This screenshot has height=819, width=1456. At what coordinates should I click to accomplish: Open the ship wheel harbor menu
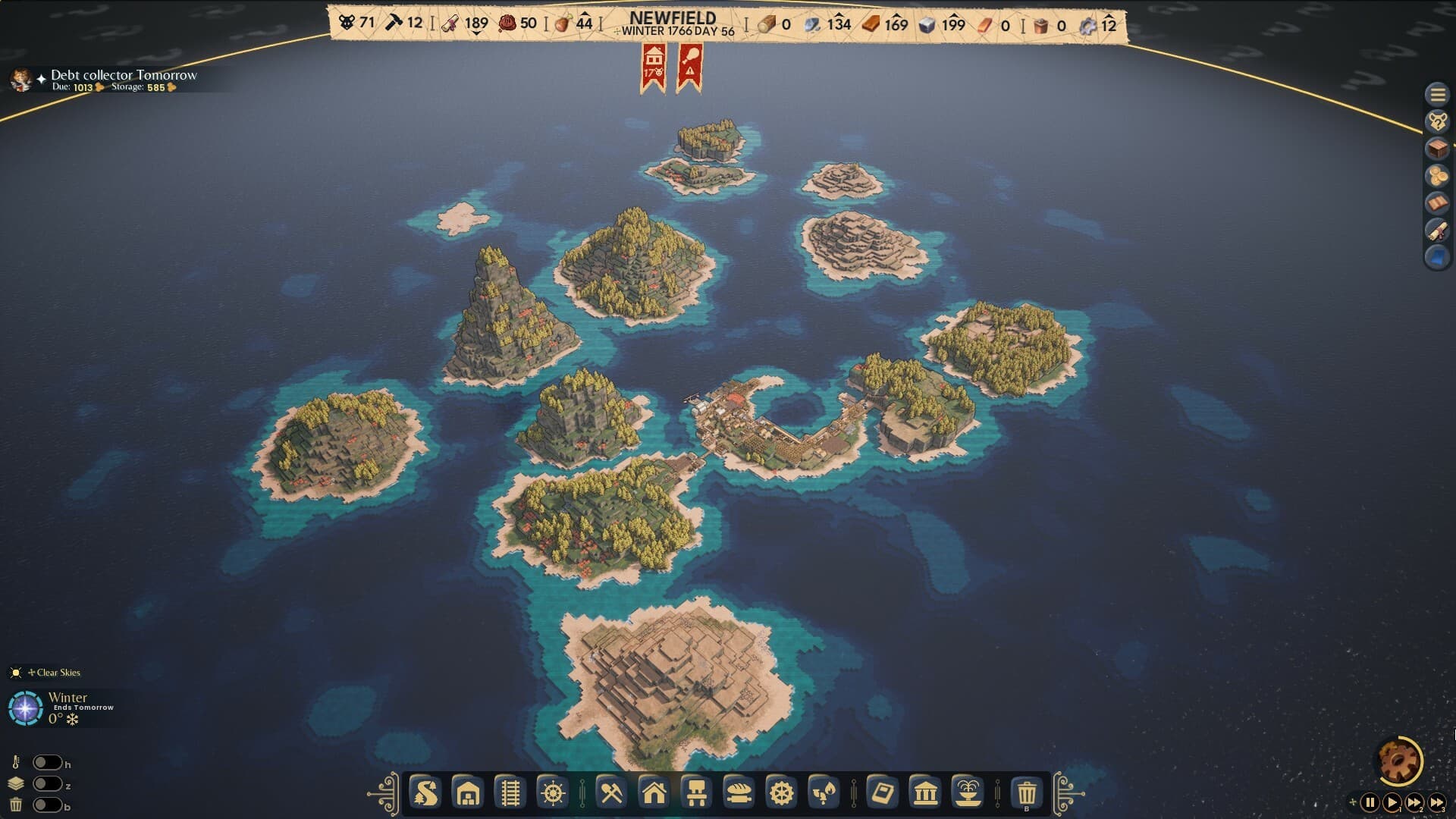552,795
